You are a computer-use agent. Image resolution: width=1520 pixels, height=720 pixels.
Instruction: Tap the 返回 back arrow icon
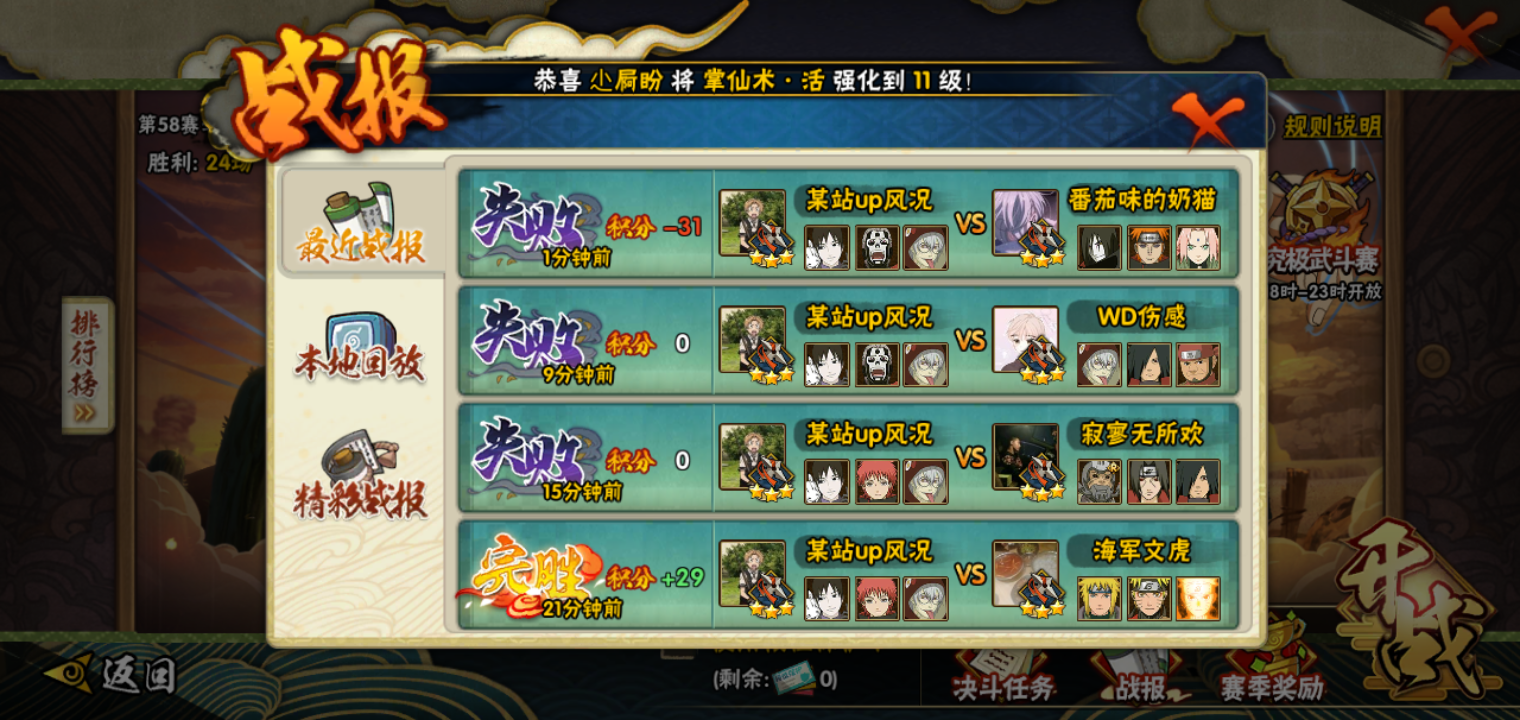coord(68,674)
